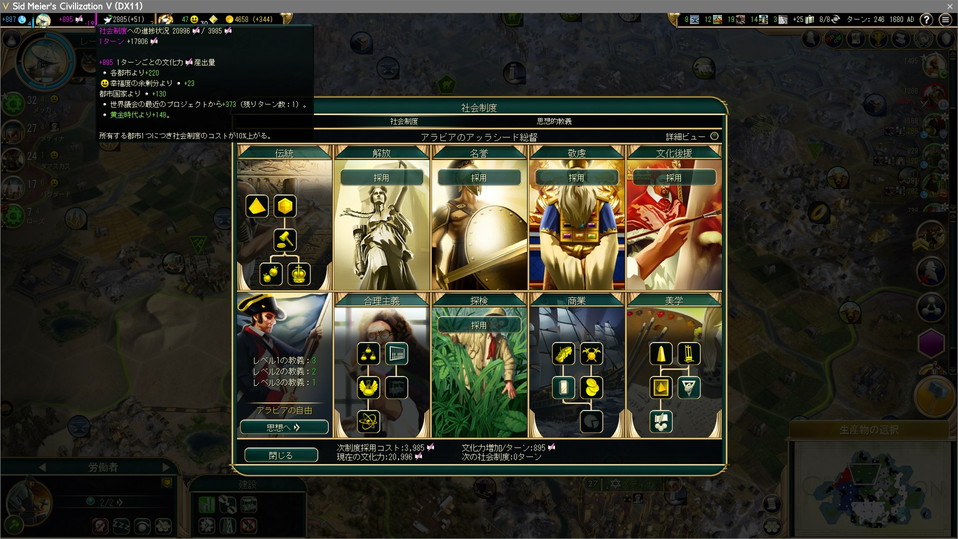958x539 pixels.
Task: Select the pyramid policy in 伝統 tree
Action: pos(259,206)
